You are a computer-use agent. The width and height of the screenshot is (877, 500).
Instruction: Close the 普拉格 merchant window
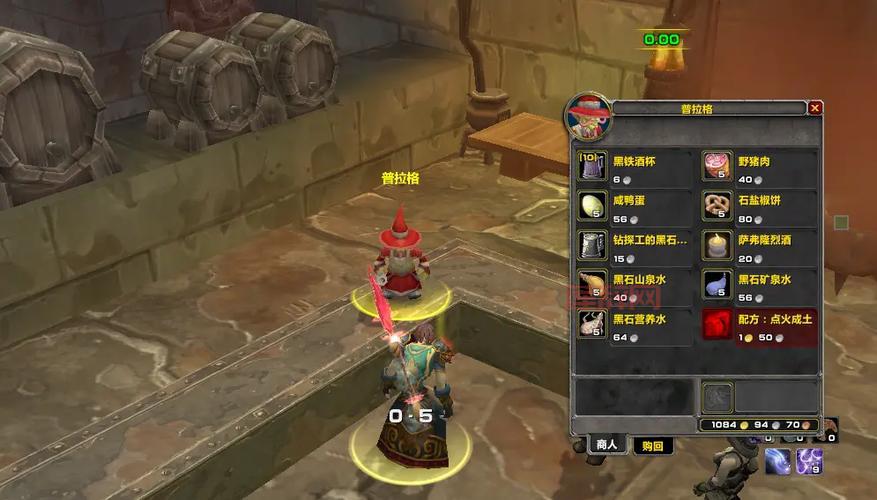(815, 108)
